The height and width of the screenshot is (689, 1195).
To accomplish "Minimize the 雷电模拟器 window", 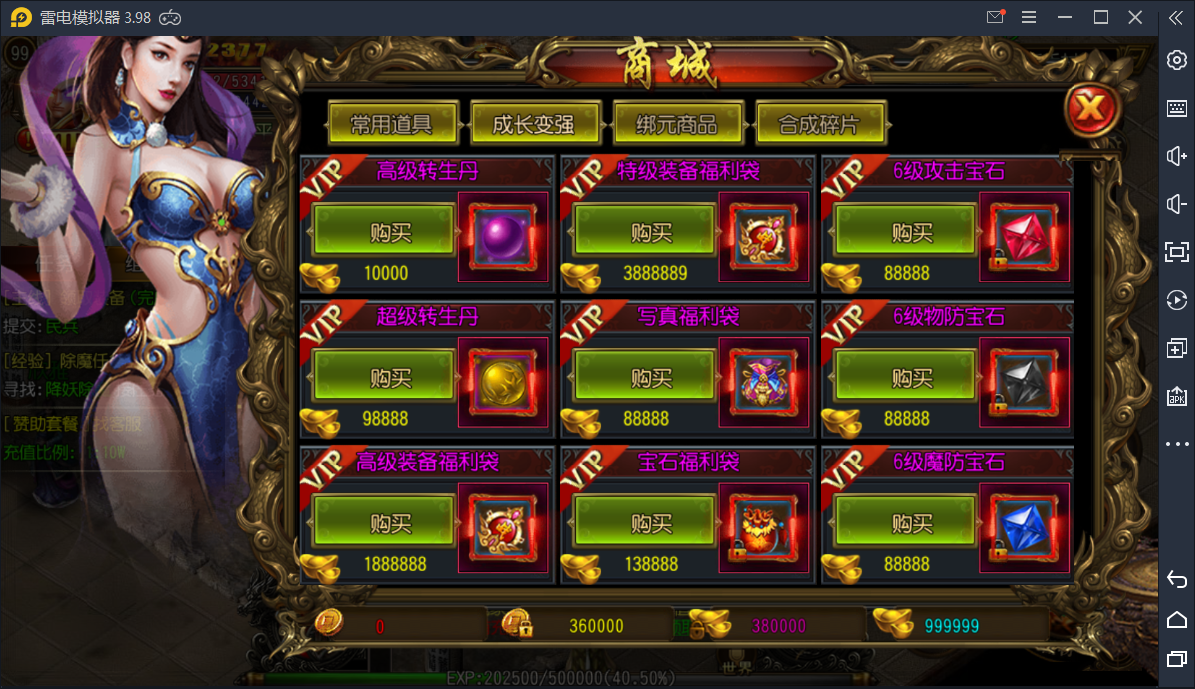I will 1065,17.
